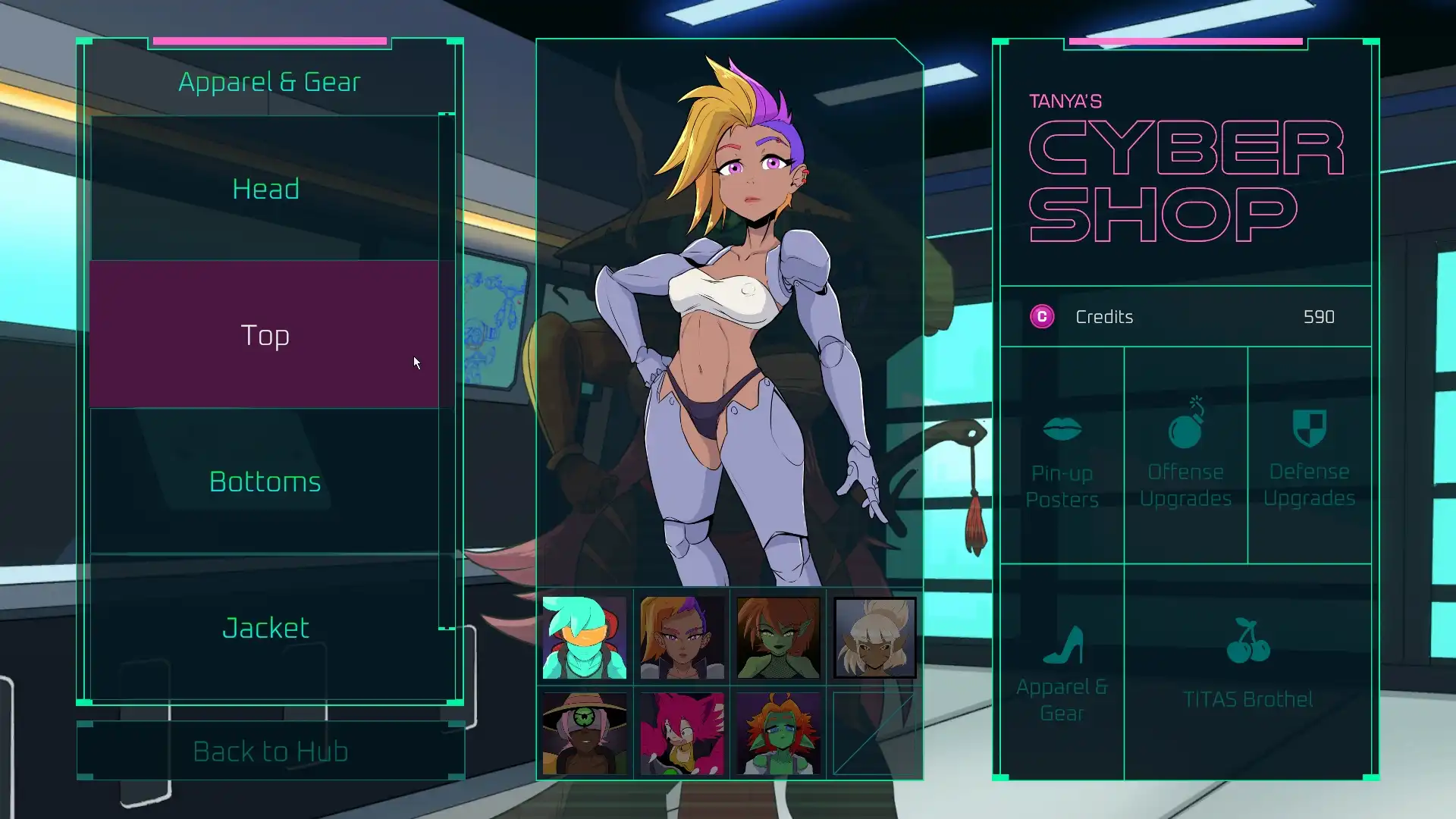Click the Apparel & Gear panel header
This screenshot has height=819, width=1456.
(x=268, y=81)
